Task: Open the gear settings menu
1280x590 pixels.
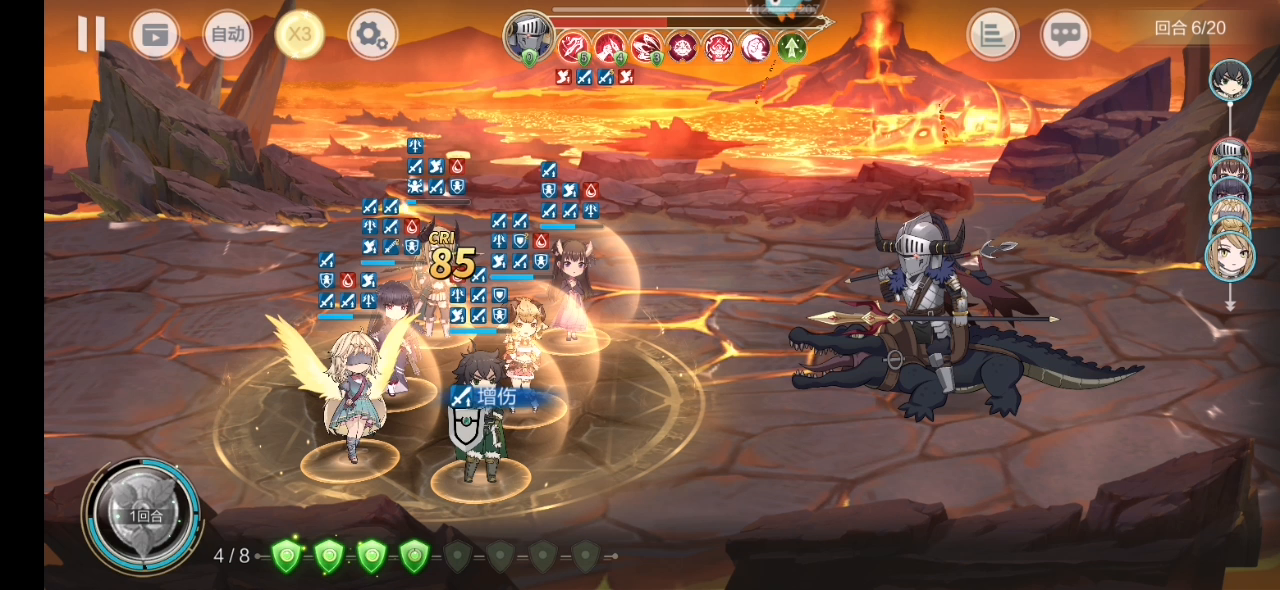Action: tap(372, 36)
